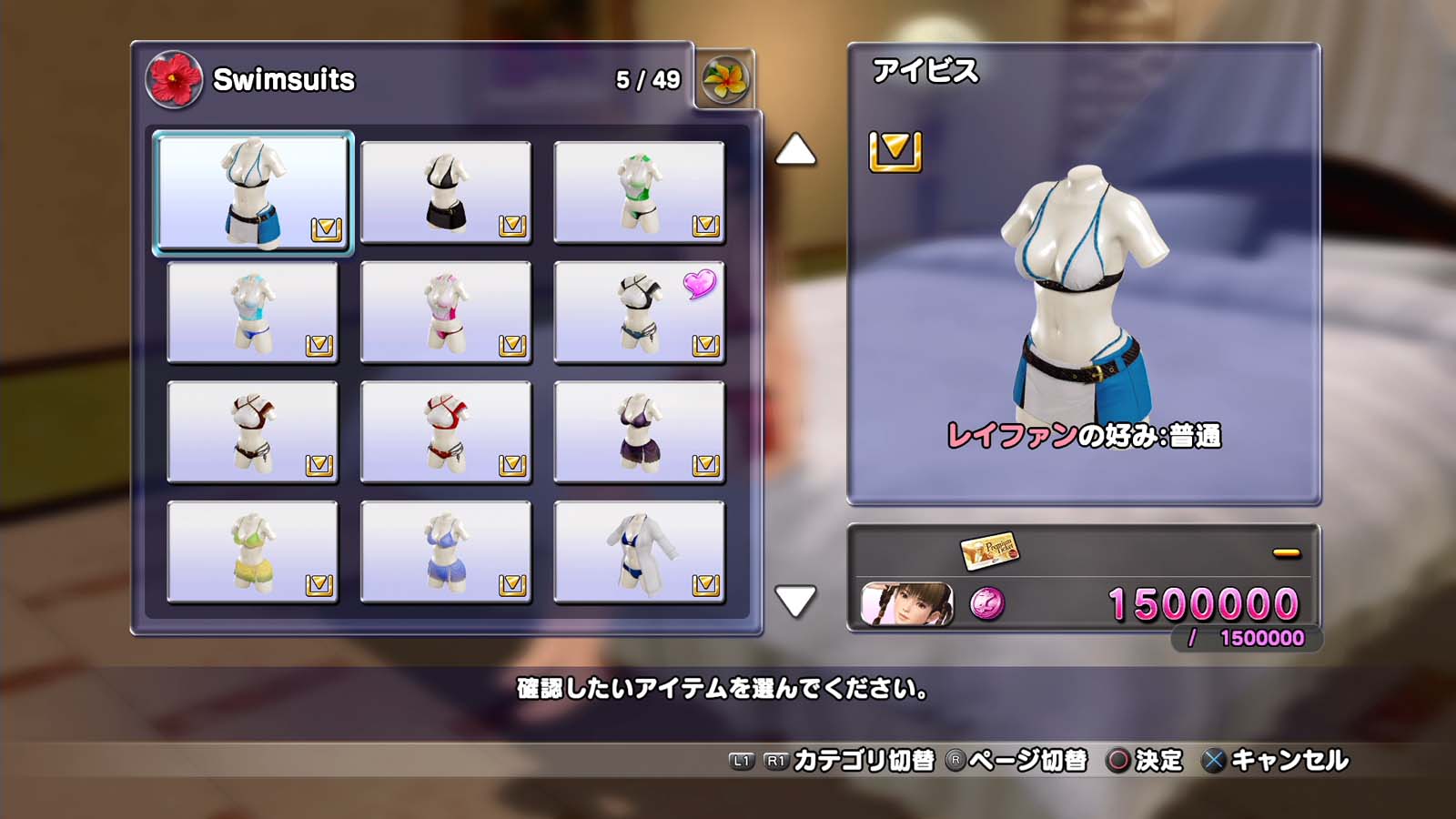The image size is (1456, 819).
Task: Switch to the yellow flower category tab
Action: (725, 80)
